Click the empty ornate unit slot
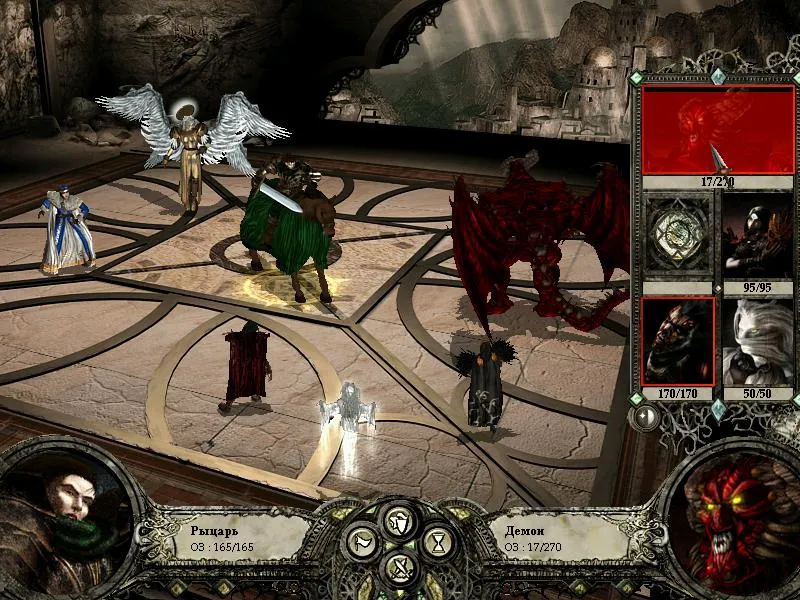Image resolution: width=800 pixels, height=600 pixels. [x=677, y=232]
